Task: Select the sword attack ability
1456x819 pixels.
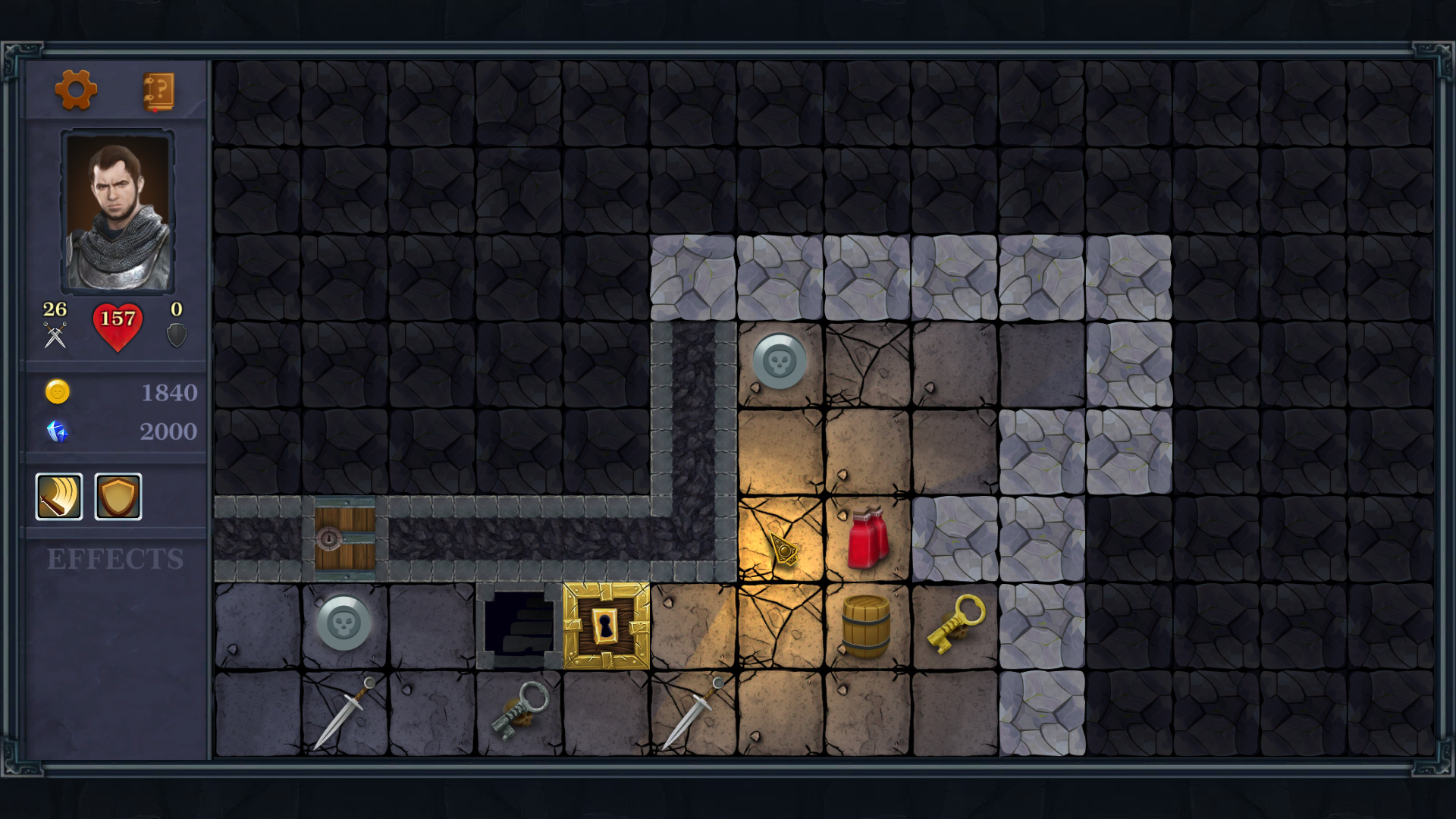Action: coord(58,497)
